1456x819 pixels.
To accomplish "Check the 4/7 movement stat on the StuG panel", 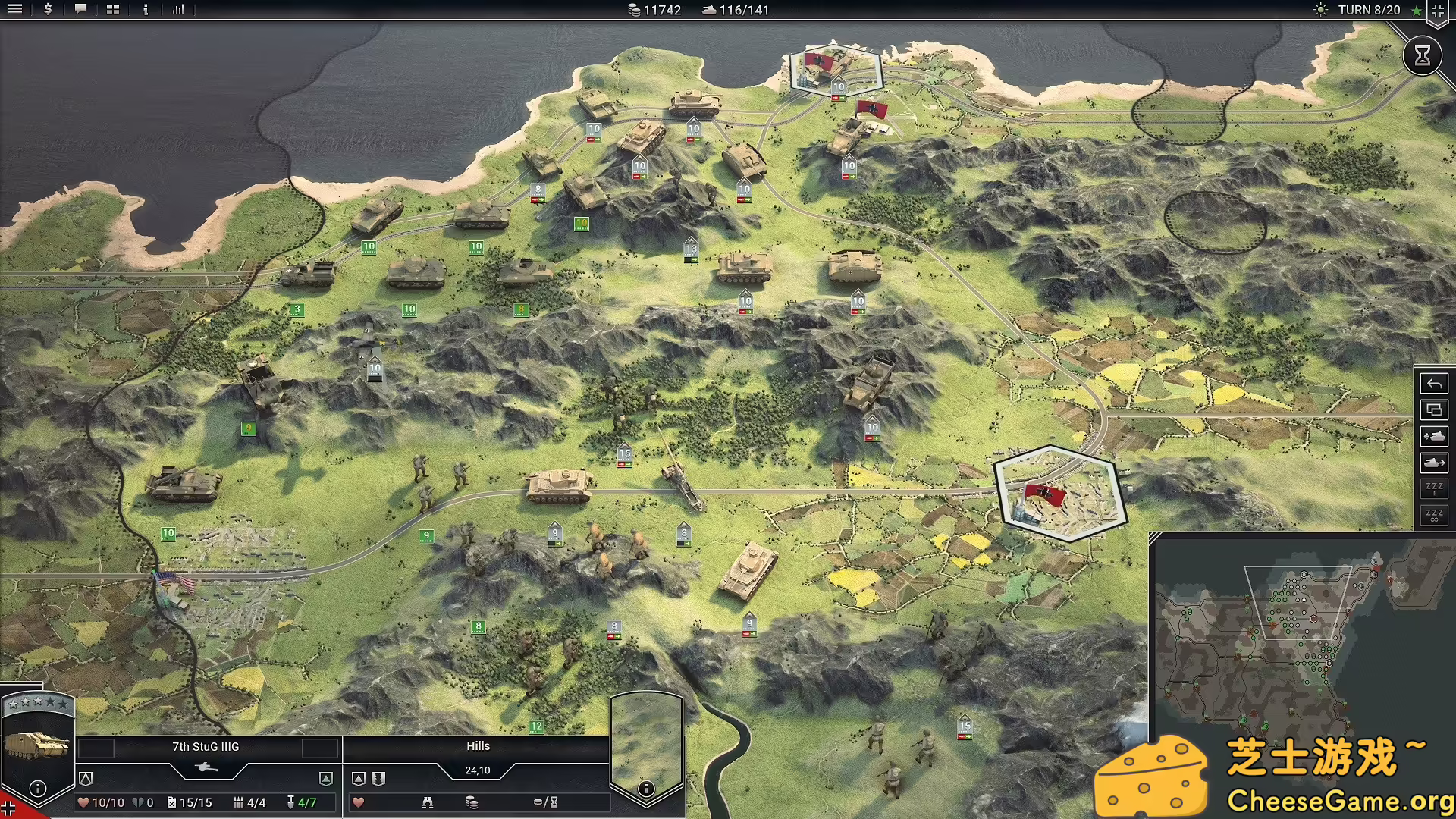I will [307, 802].
